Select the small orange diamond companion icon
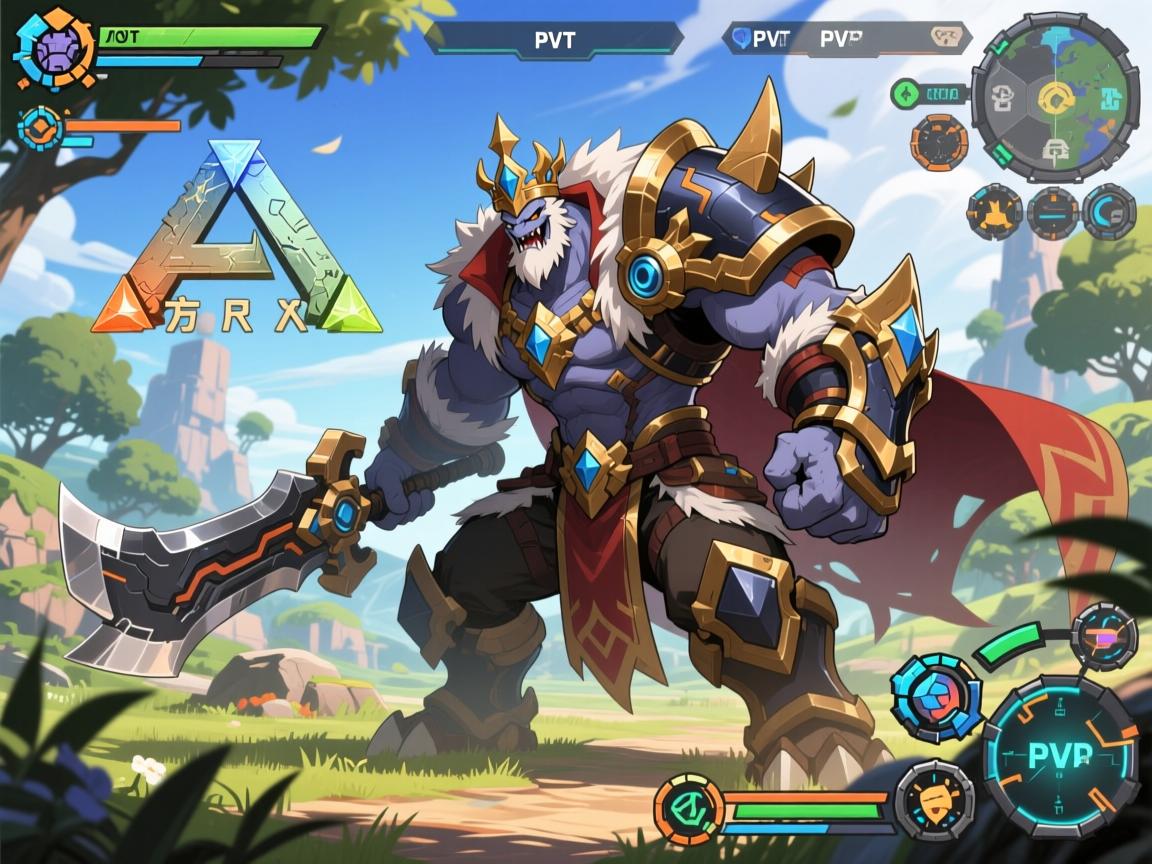Image resolution: width=1152 pixels, height=864 pixels. tap(41, 127)
